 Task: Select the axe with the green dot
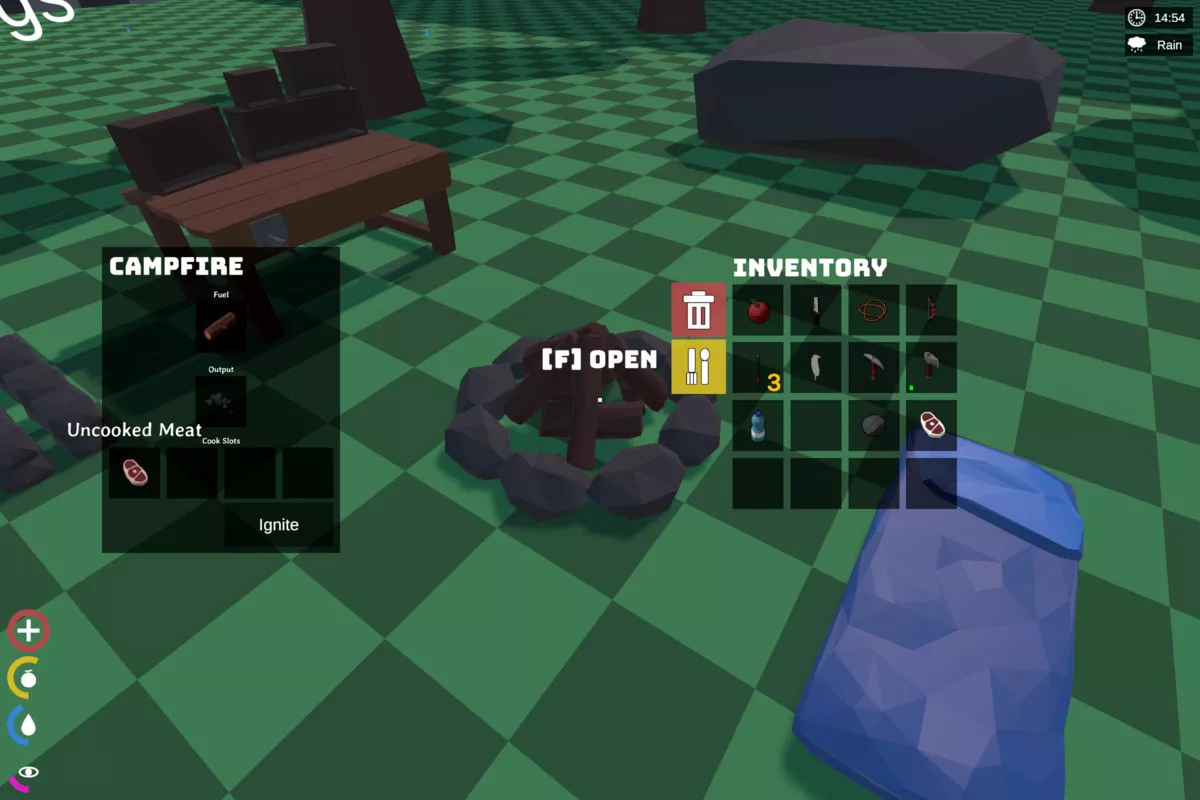coord(932,368)
